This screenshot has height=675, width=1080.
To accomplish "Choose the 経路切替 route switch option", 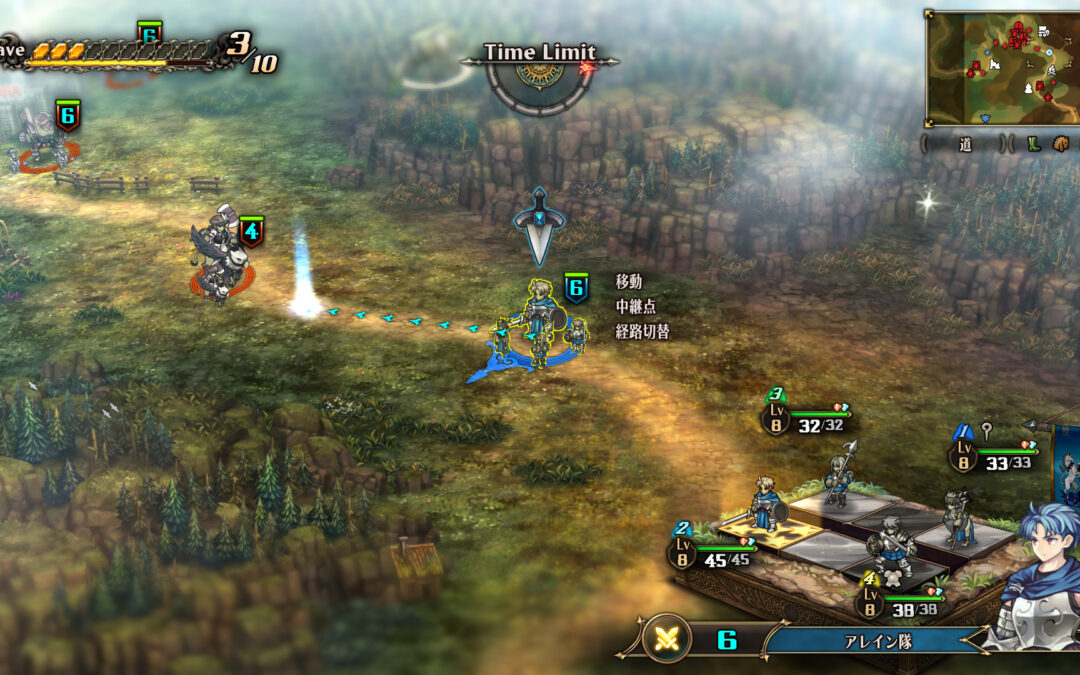I will pyautogui.click(x=642, y=331).
